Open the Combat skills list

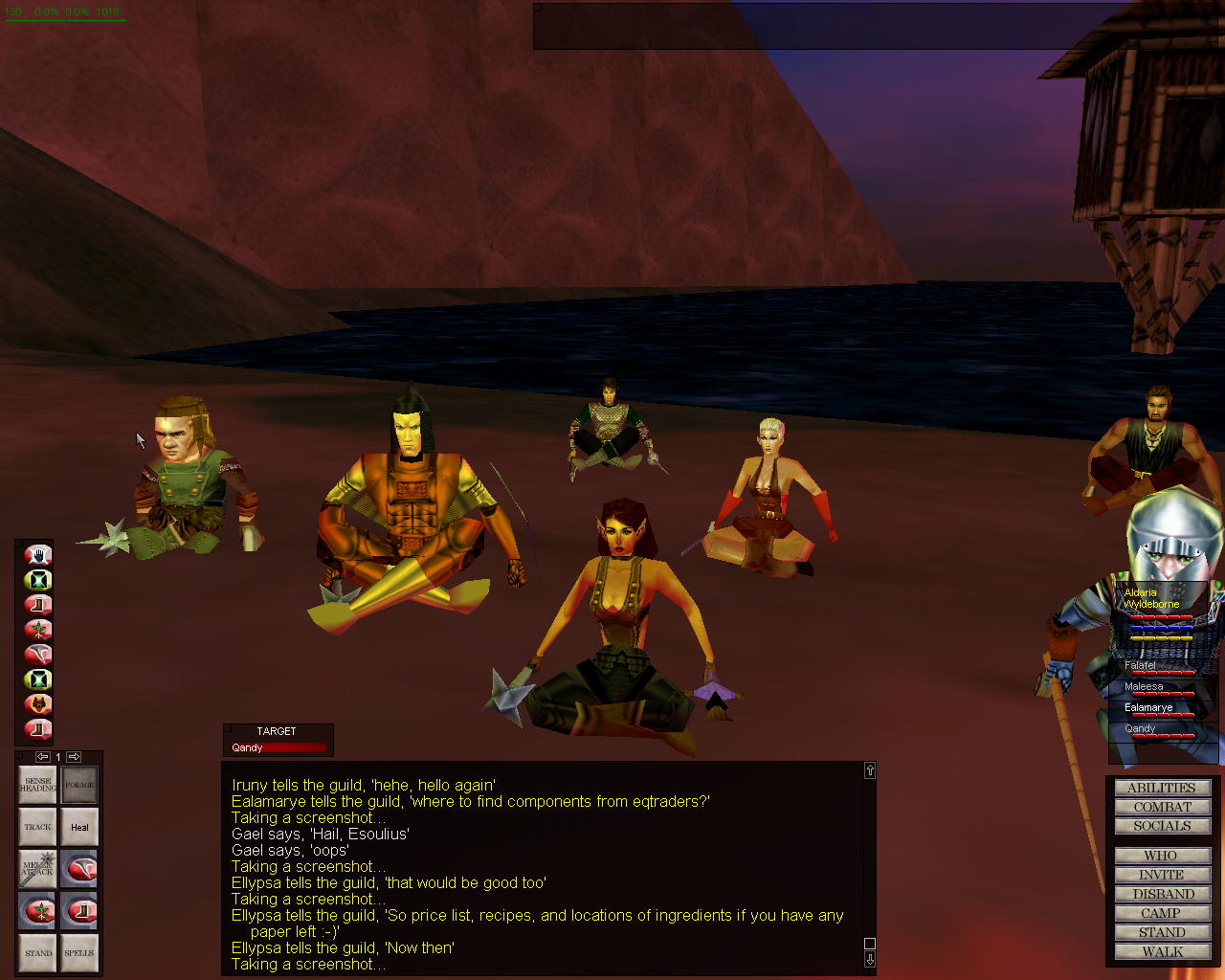[x=1162, y=807]
